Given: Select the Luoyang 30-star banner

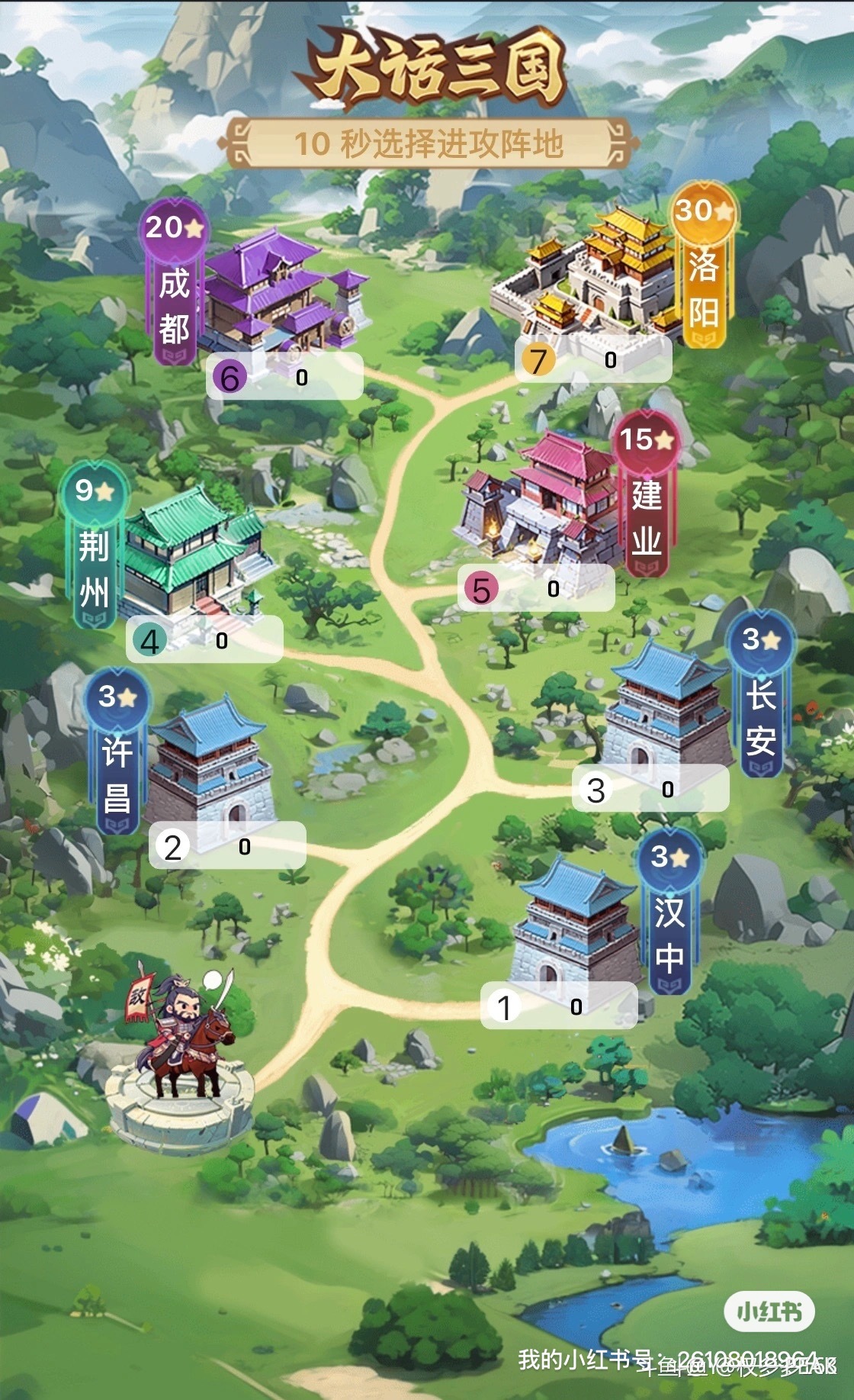Looking at the screenshot, I should coord(703,267).
